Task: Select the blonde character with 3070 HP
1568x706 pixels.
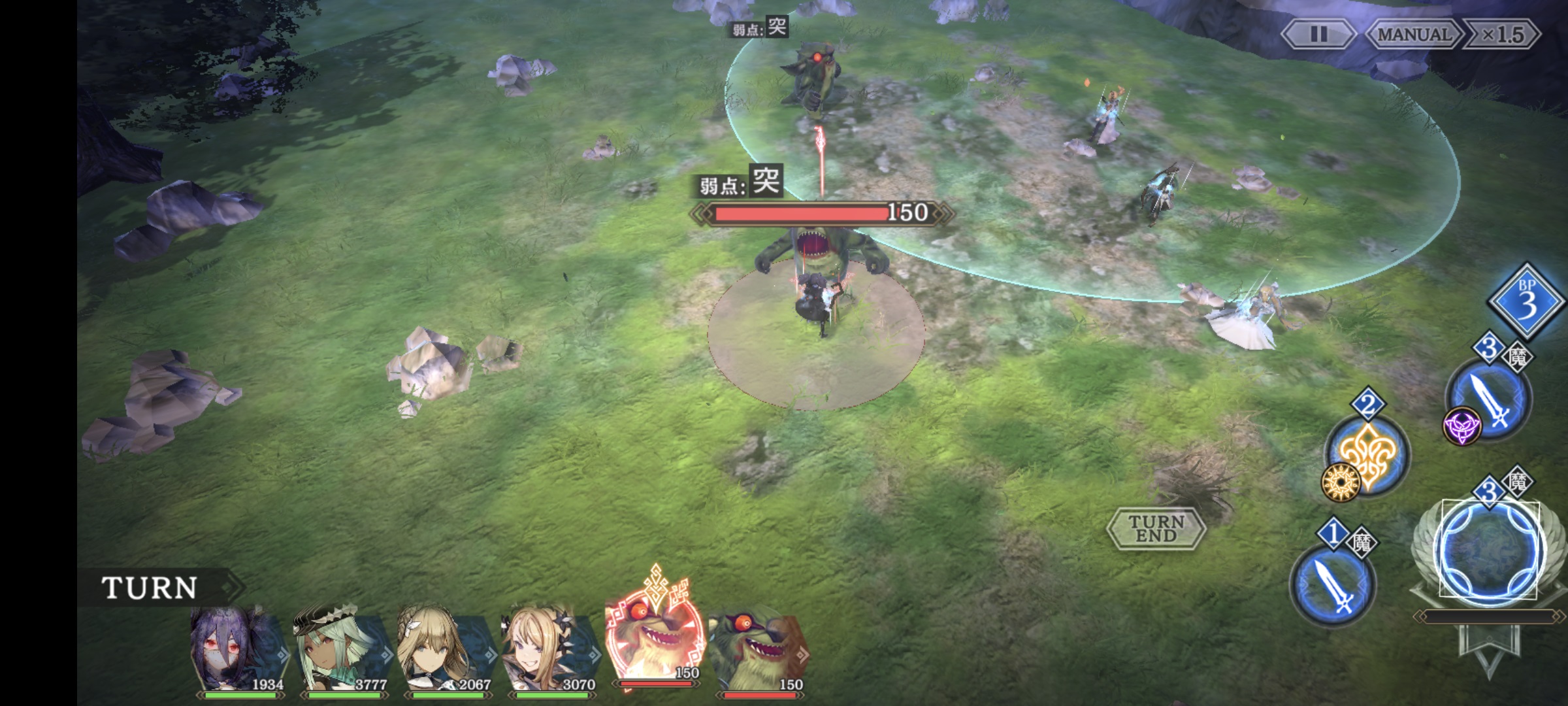Action: pos(549,649)
